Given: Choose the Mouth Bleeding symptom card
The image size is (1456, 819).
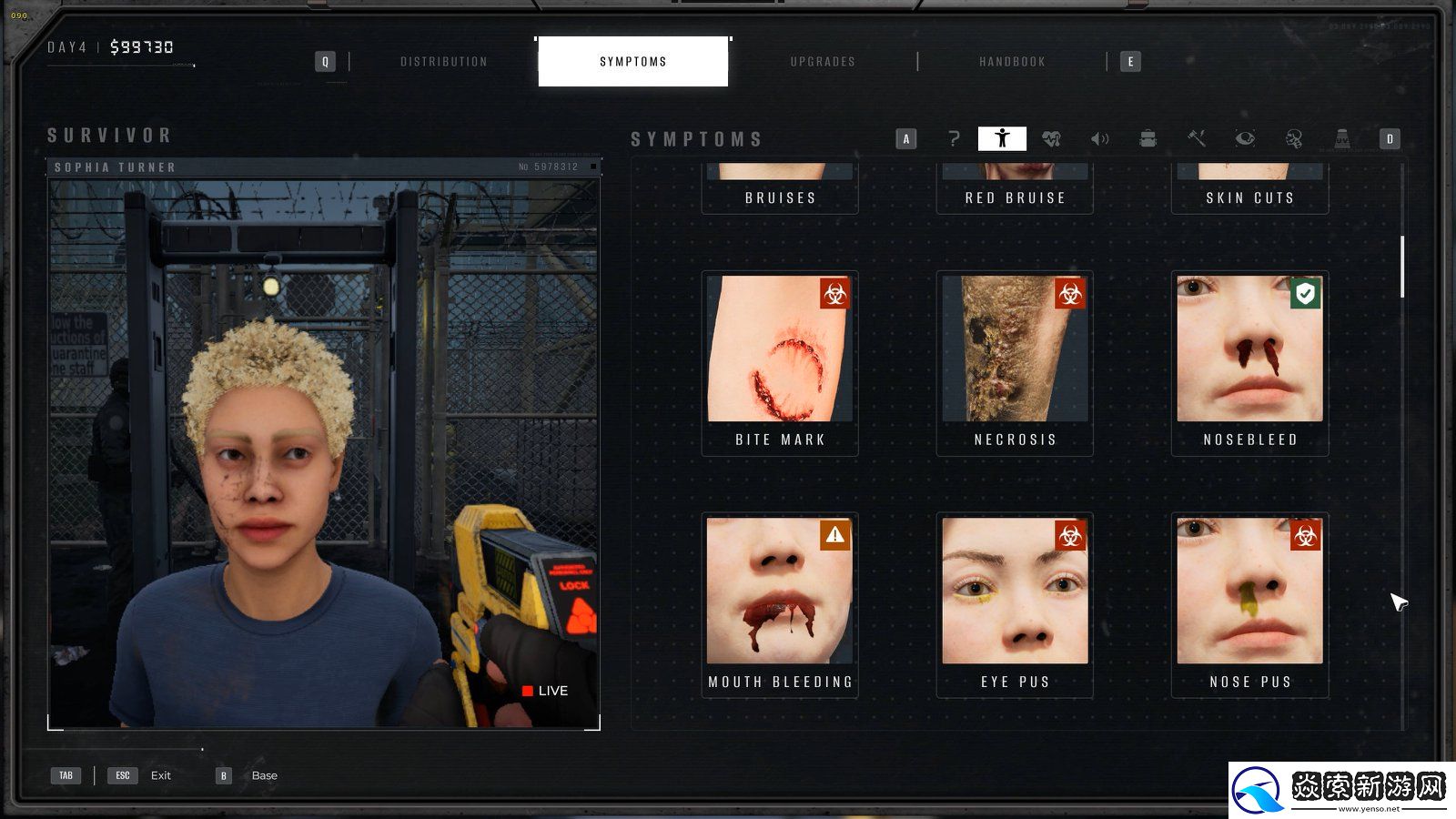Looking at the screenshot, I should [x=780, y=605].
